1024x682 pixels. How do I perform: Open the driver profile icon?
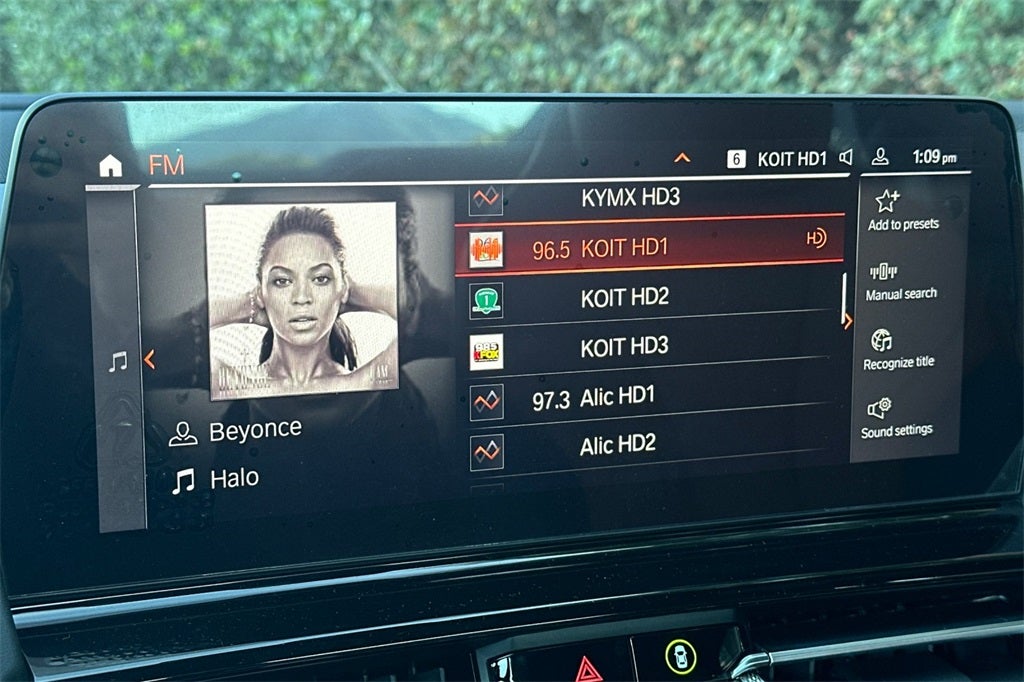tap(880, 157)
